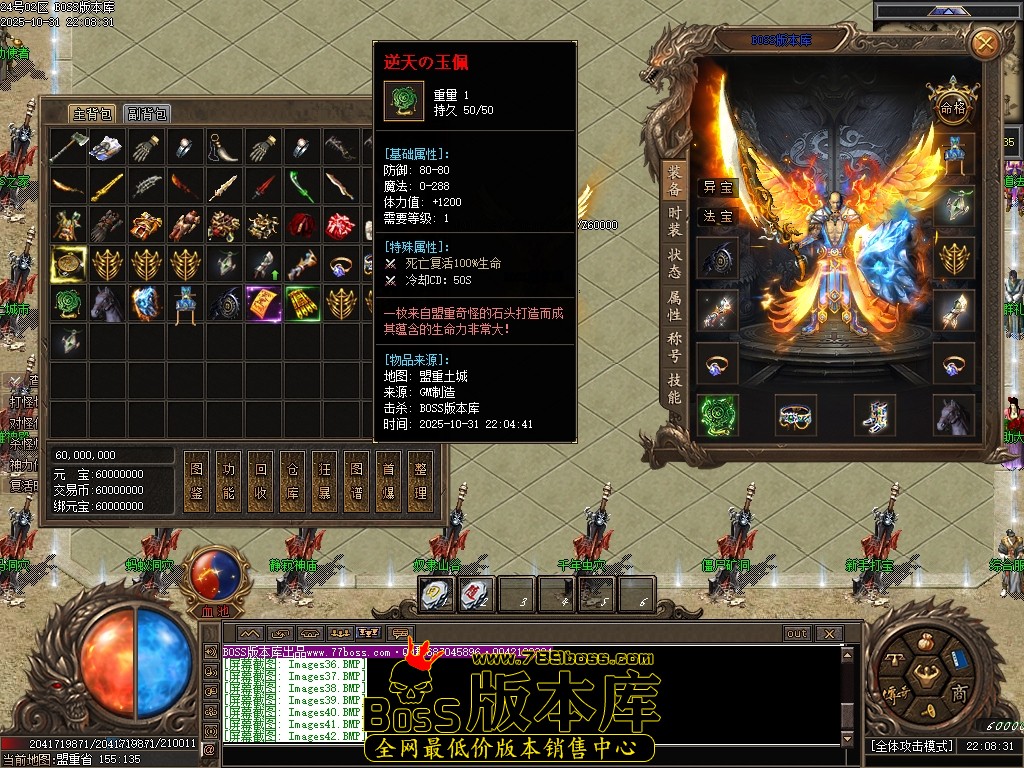1024x768 pixels.
Task: Switch to the 技能 skills tab
Action: click(675, 389)
